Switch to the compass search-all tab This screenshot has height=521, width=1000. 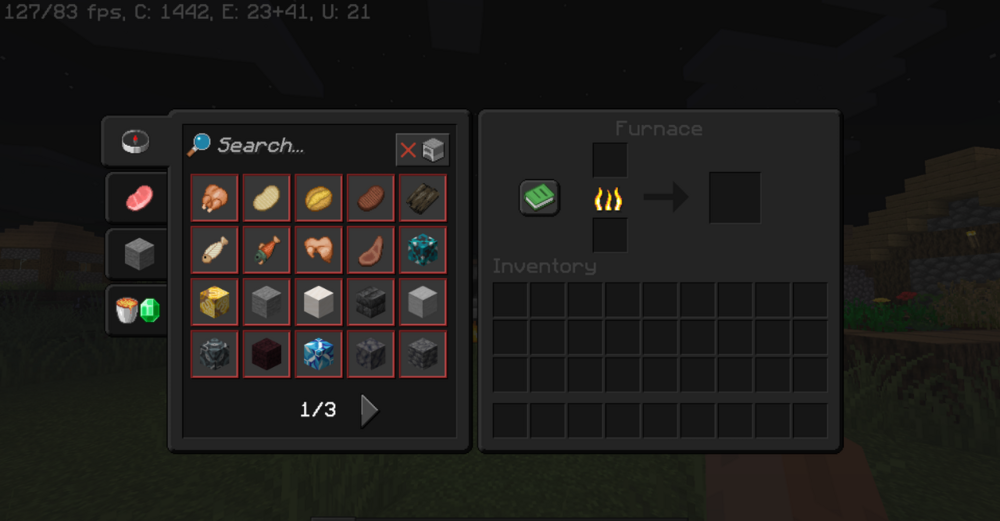136,141
